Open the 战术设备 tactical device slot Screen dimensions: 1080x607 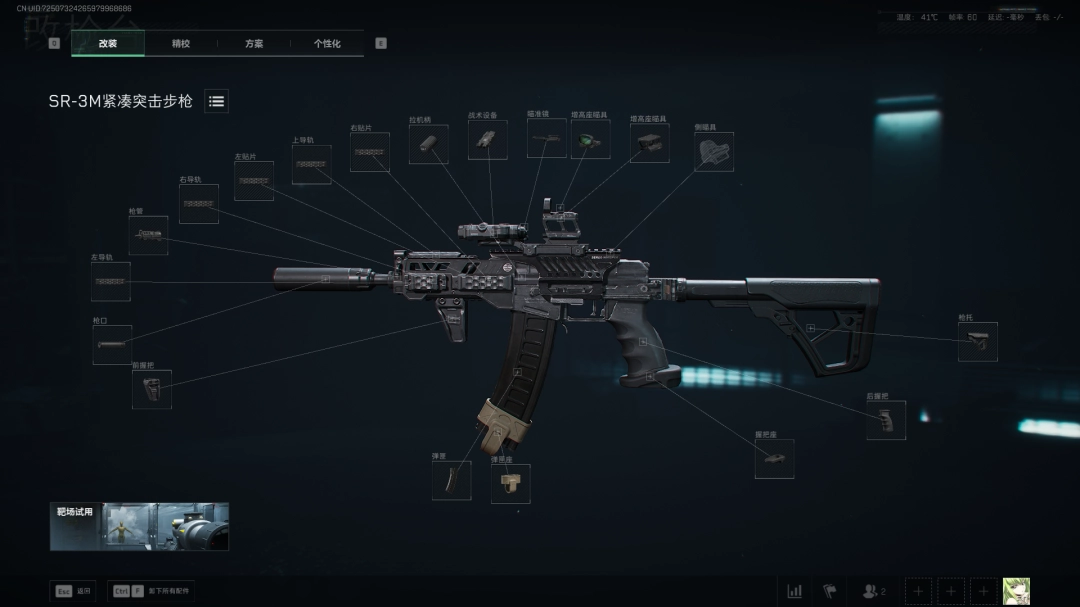[487, 141]
